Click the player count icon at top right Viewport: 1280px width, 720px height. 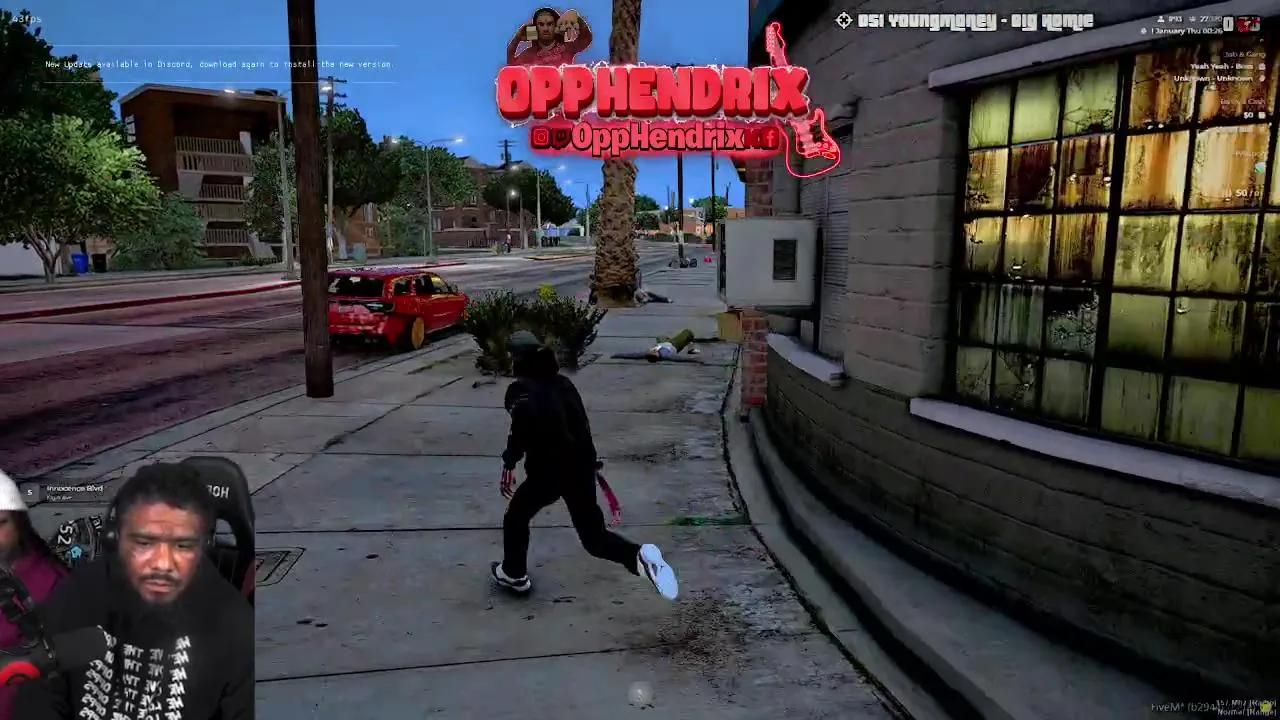point(1160,18)
